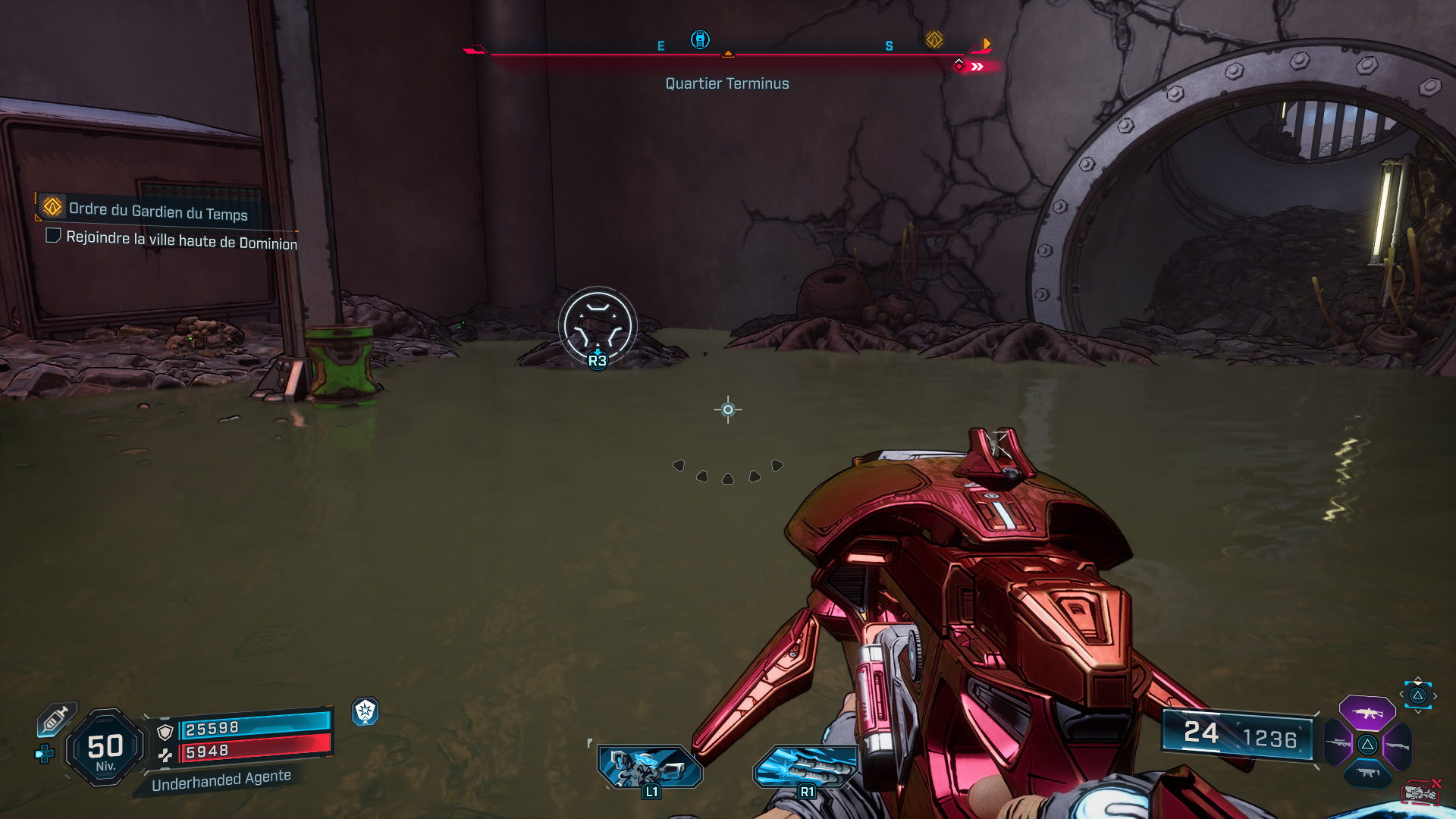The height and width of the screenshot is (819, 1456).
Task: Toggle the disabled grenade indicator with the red X
Action: [x=1420, y=791]
